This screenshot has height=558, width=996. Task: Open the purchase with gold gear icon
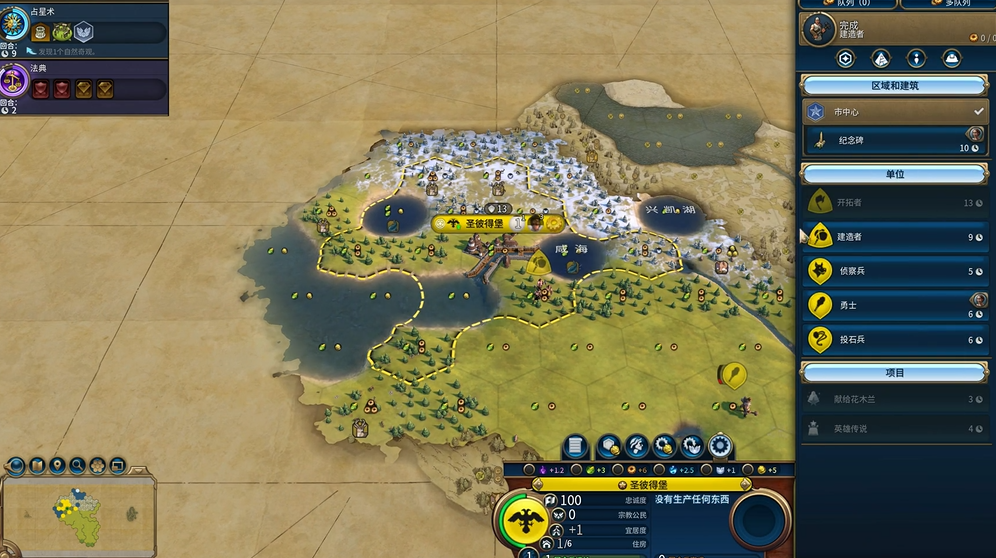[x=664, y=446]
